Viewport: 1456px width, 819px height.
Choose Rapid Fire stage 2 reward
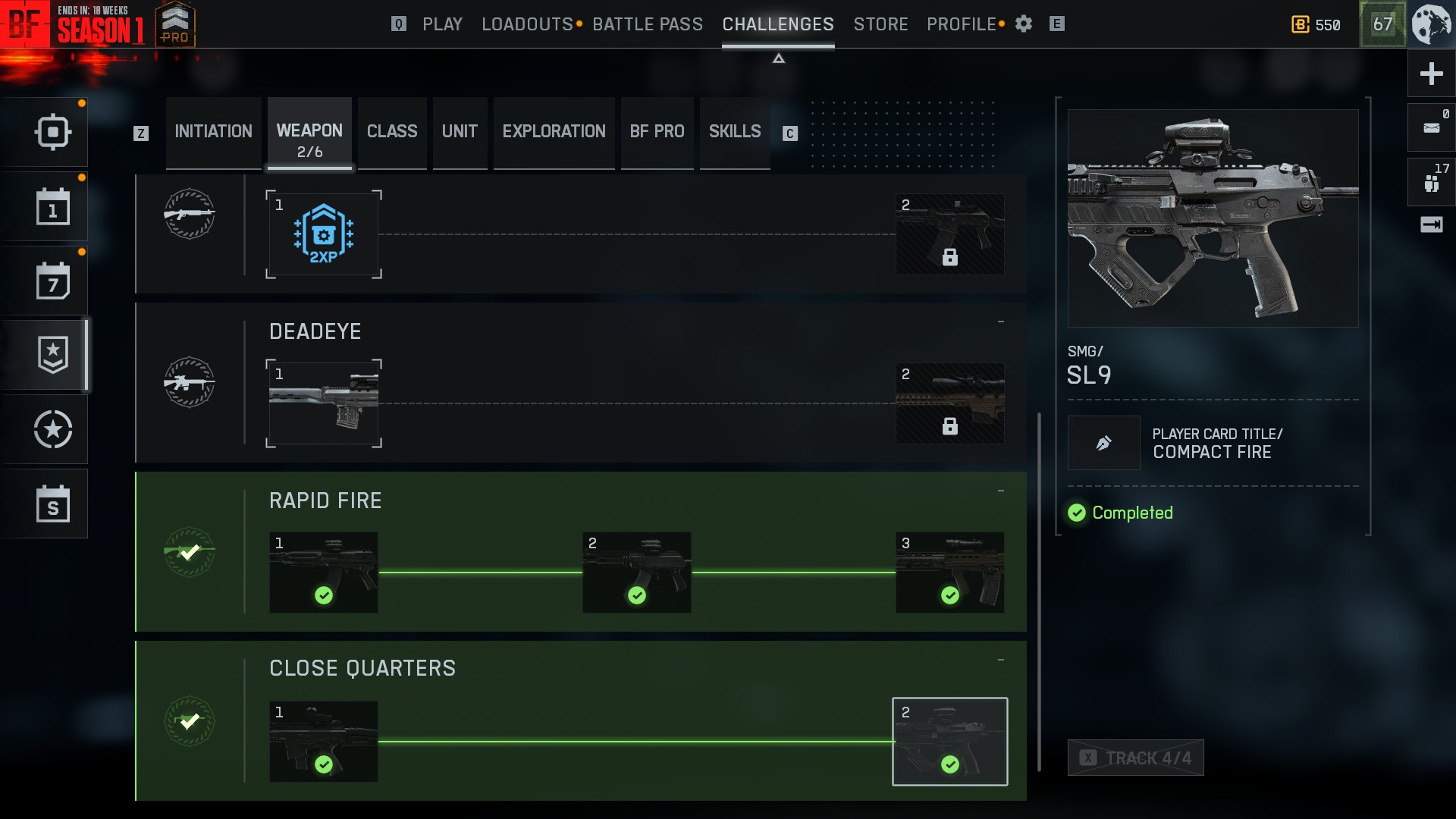[x=636, y=573]
